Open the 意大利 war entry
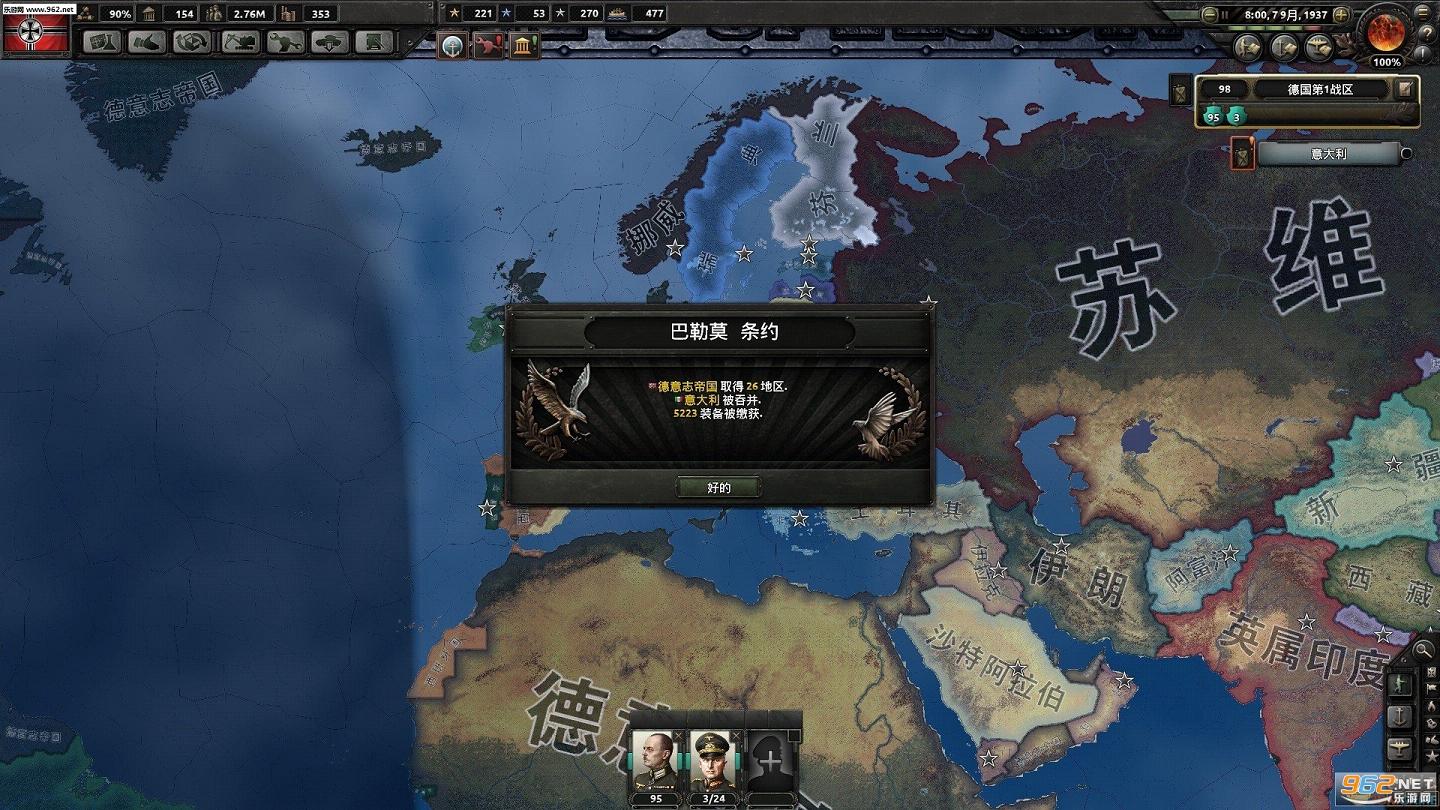The width and height of the screenshot is (1440, 810). click(x=1328, y=154)
